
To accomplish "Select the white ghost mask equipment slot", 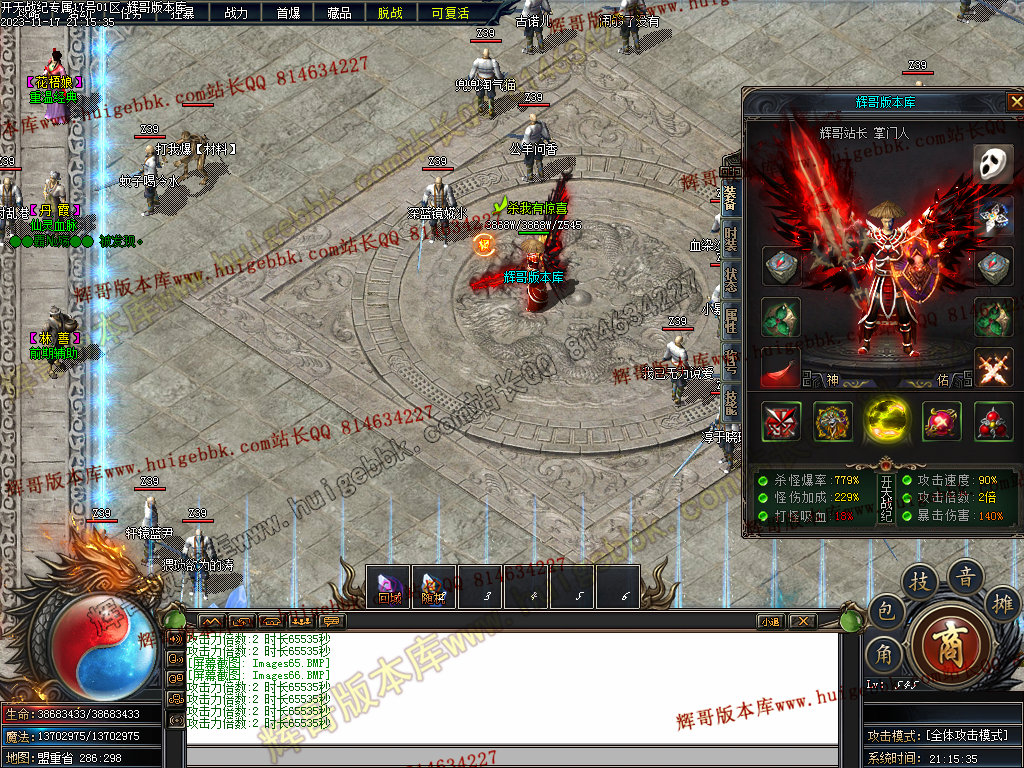I will 993,164.
